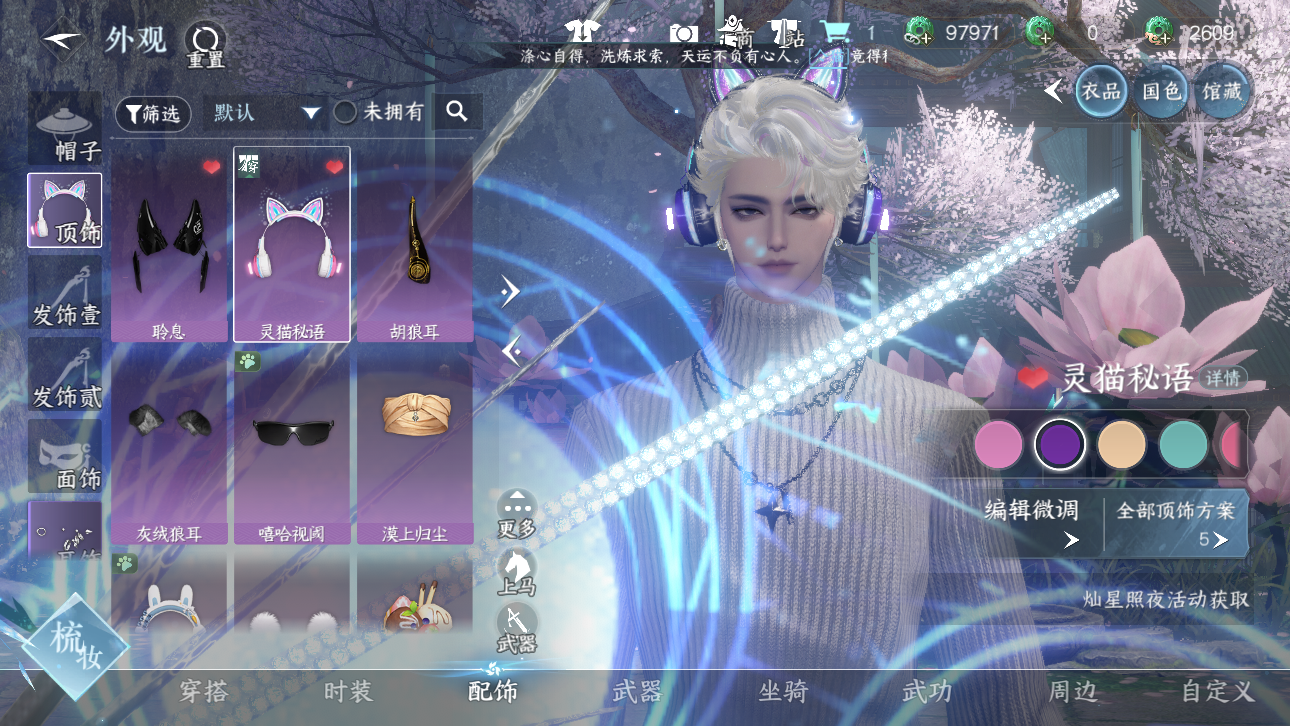Open the 筛选 filter button

tap(153, 114)
